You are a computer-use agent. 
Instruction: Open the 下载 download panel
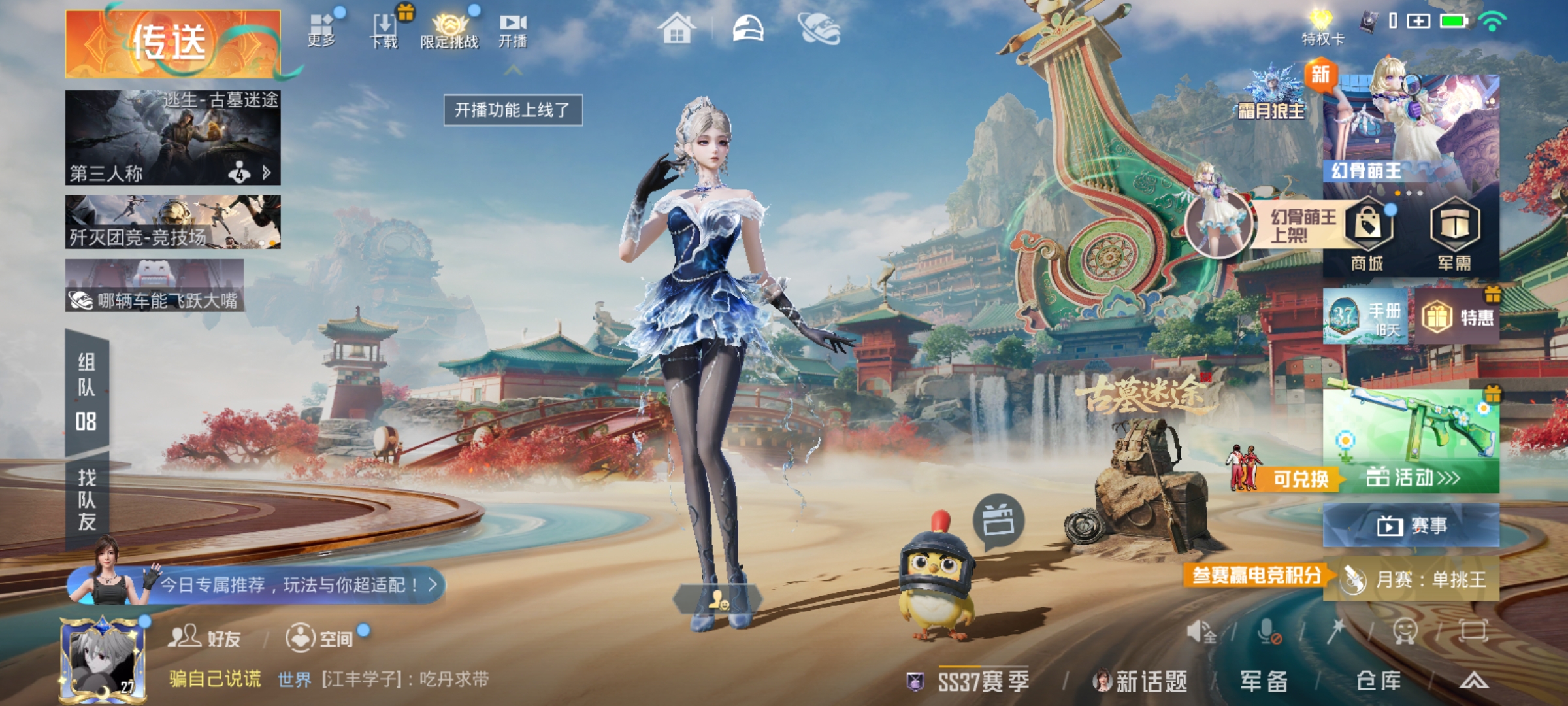(384, 31)
